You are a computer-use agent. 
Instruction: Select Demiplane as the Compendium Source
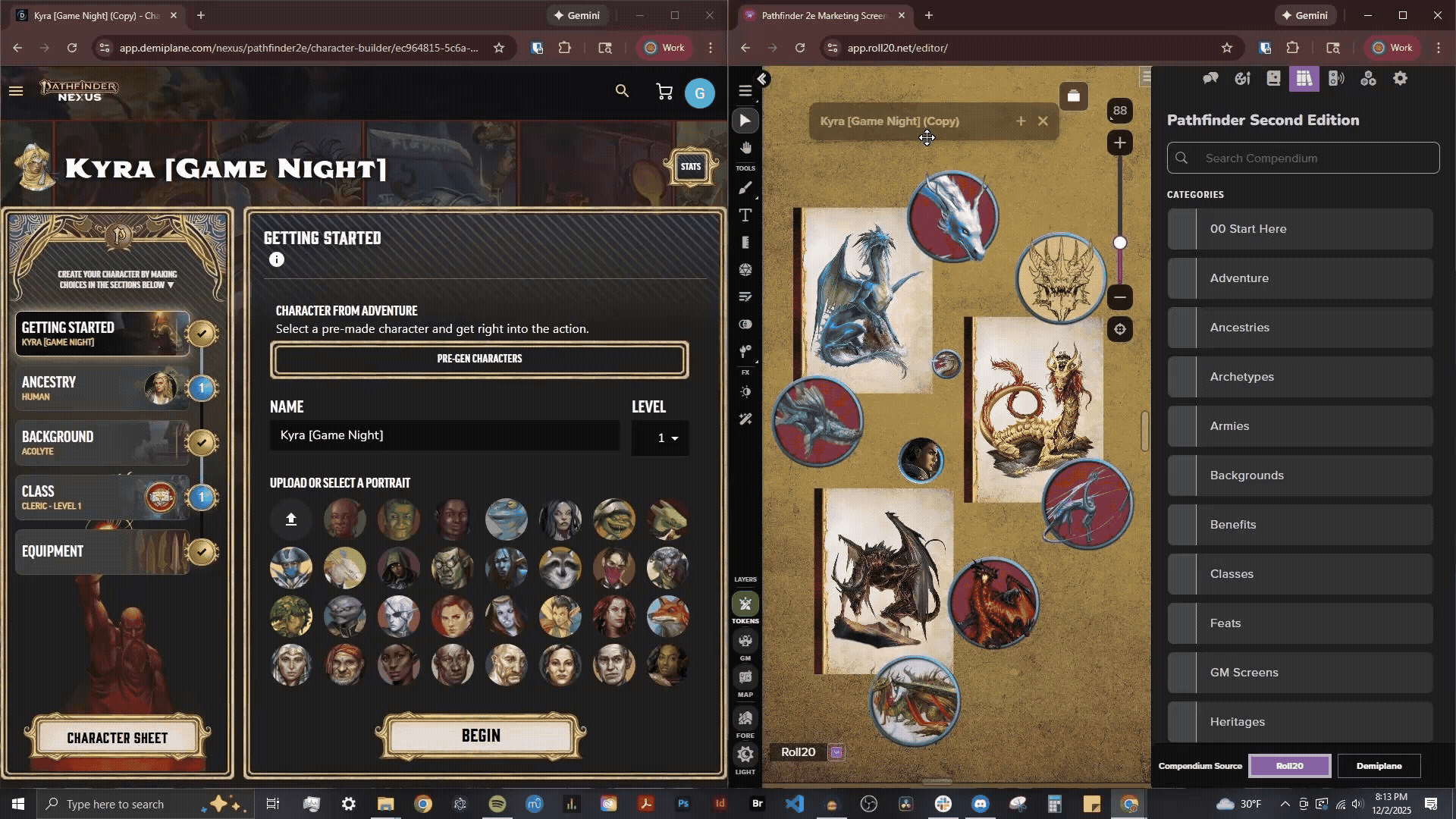(x=1379, y=766)
